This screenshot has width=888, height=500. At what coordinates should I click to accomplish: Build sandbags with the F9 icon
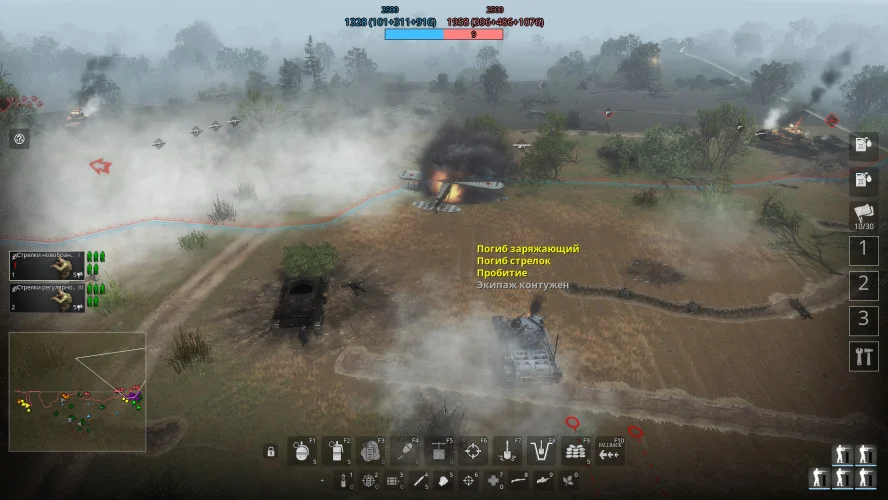(x=576, y=451)
